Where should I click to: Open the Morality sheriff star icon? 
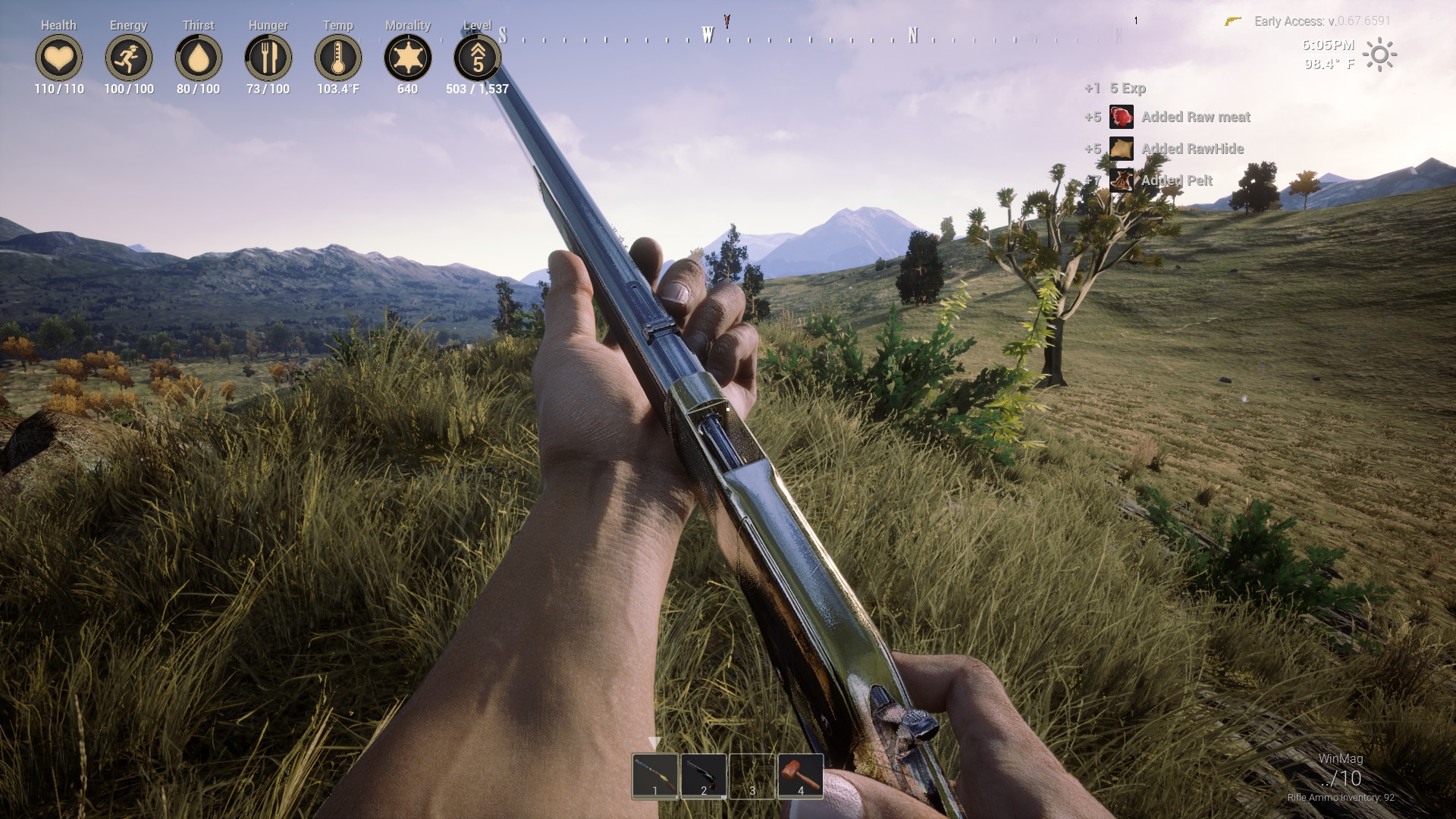pyautogui.click(x=408, y=58)
